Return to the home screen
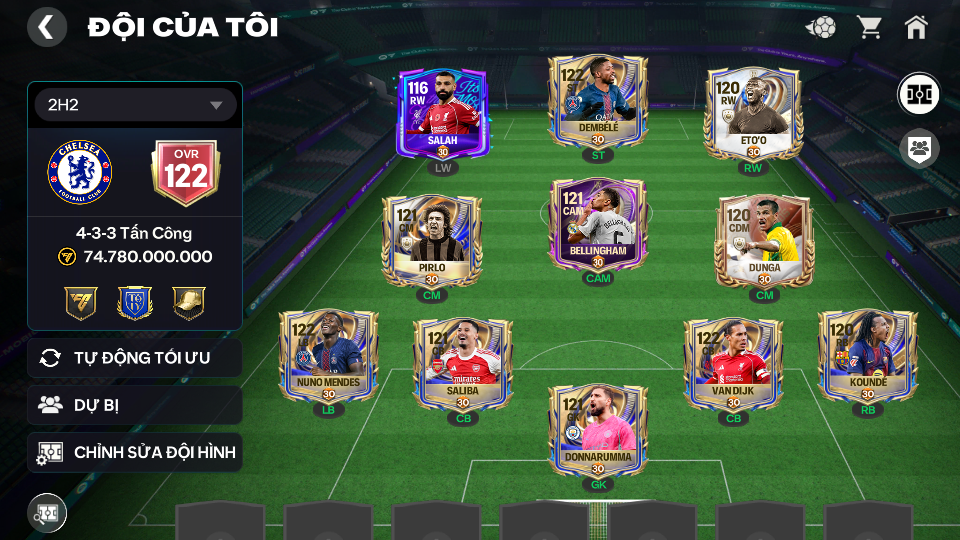960x540 pixels. (916, 27)
